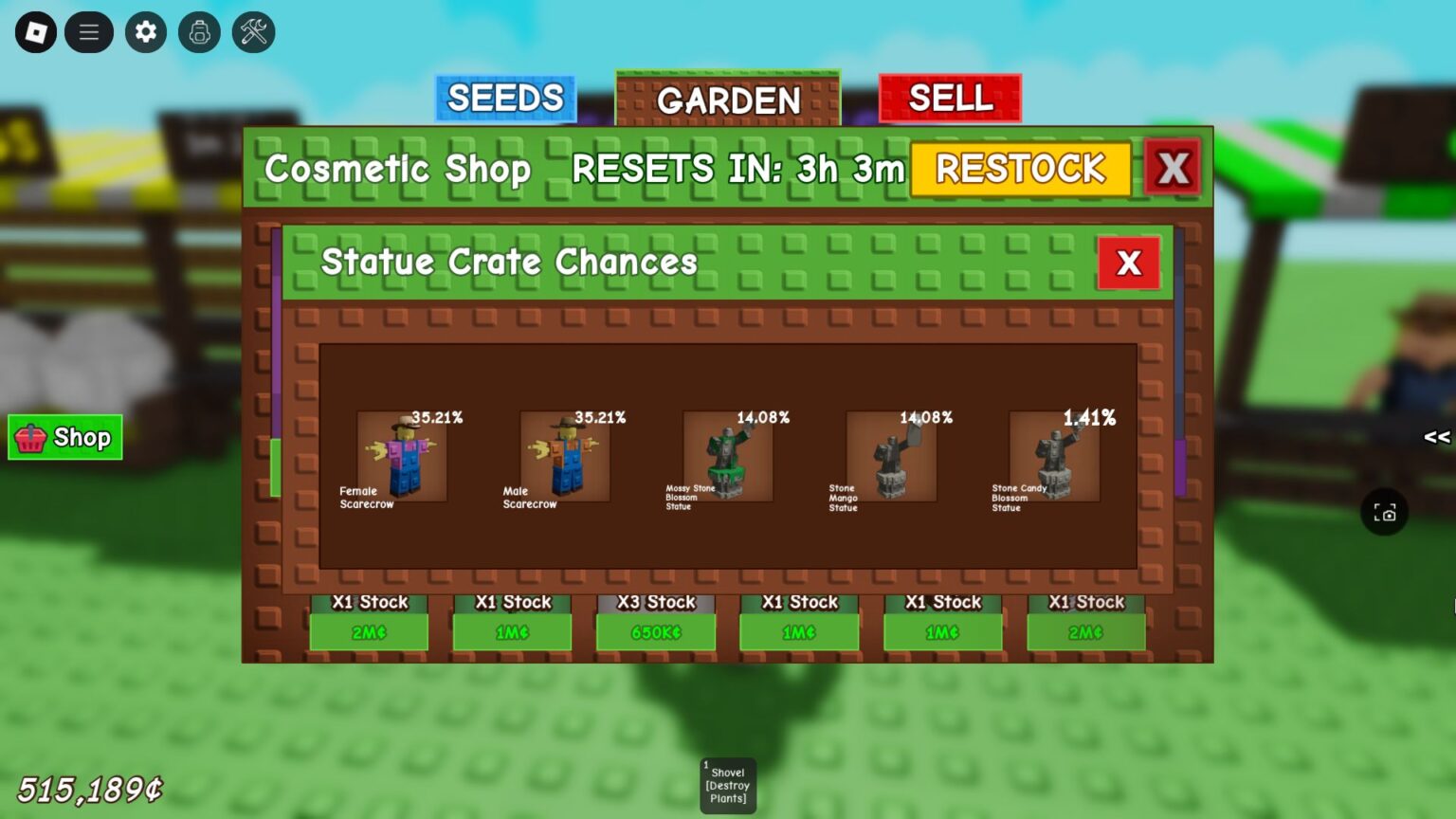Switch to the SELL tab
Viewport: 1456px width, 819px height.
click(950, 98)
